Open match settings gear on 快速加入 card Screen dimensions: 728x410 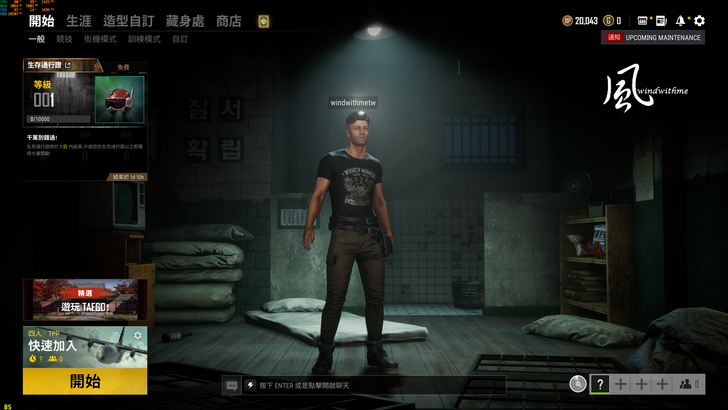pyautogui.click(x=138, y=335)
